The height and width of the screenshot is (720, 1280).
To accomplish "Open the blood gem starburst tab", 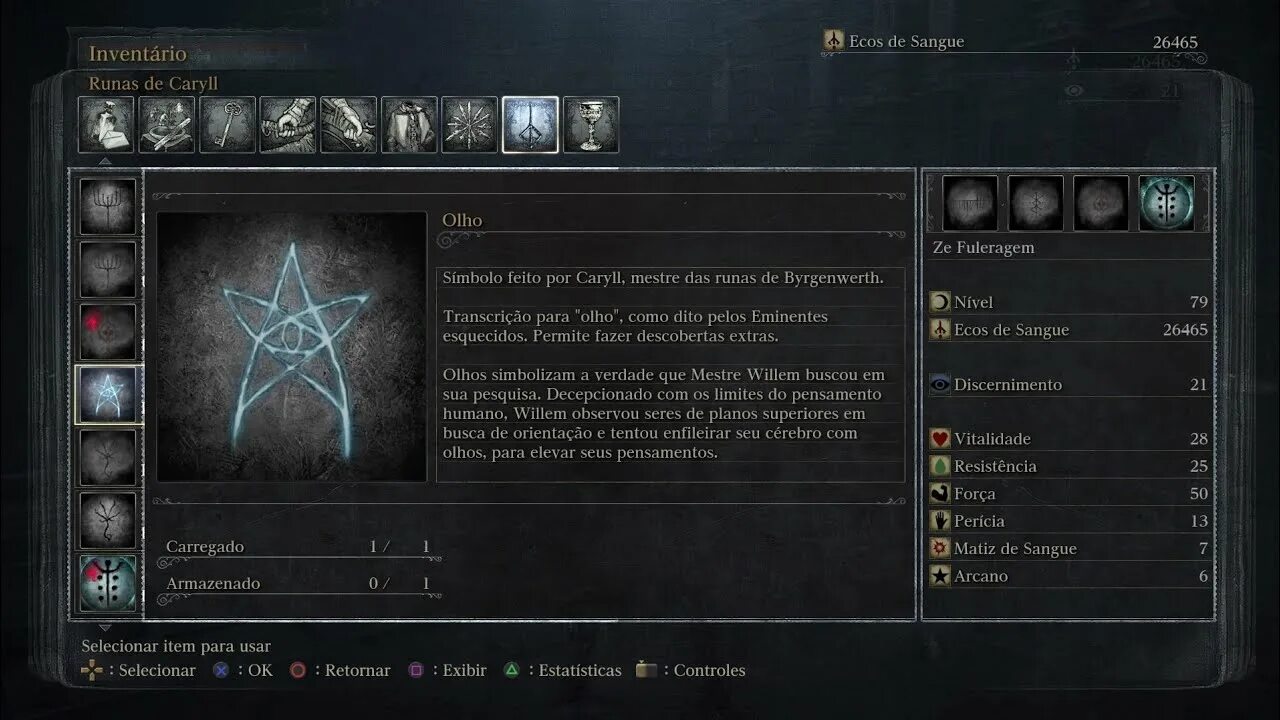I will [470, 125].
